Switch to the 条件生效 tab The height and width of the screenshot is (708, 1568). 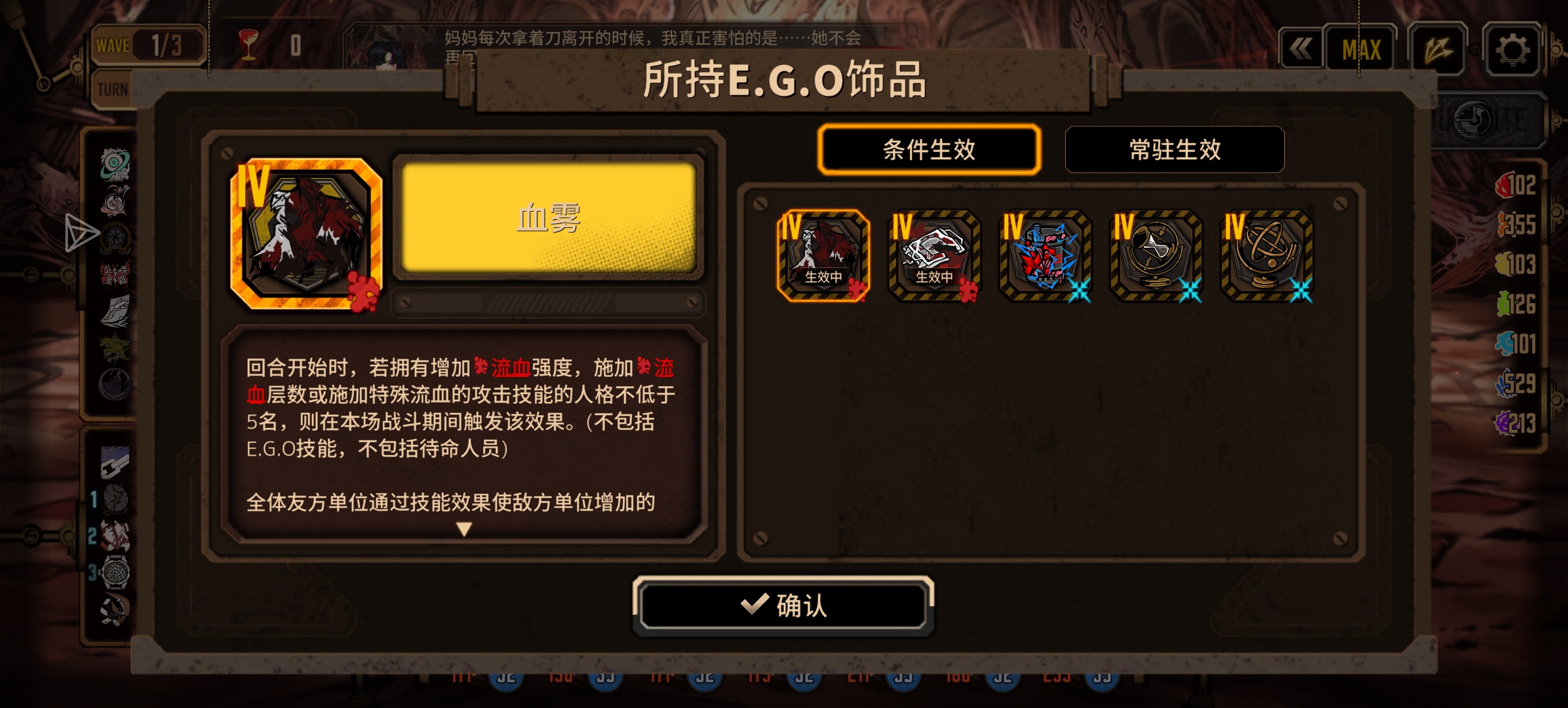[929, 151]
